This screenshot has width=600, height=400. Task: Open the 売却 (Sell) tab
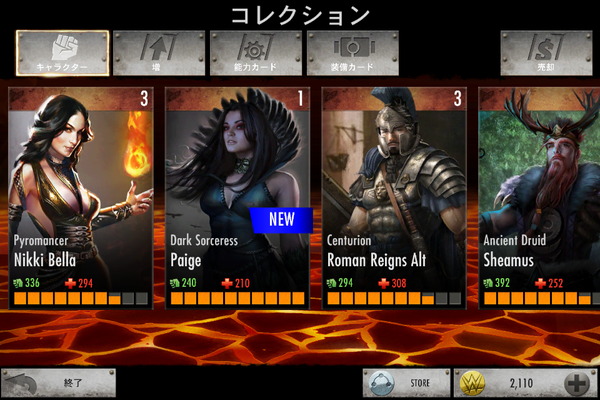point(543,54)
